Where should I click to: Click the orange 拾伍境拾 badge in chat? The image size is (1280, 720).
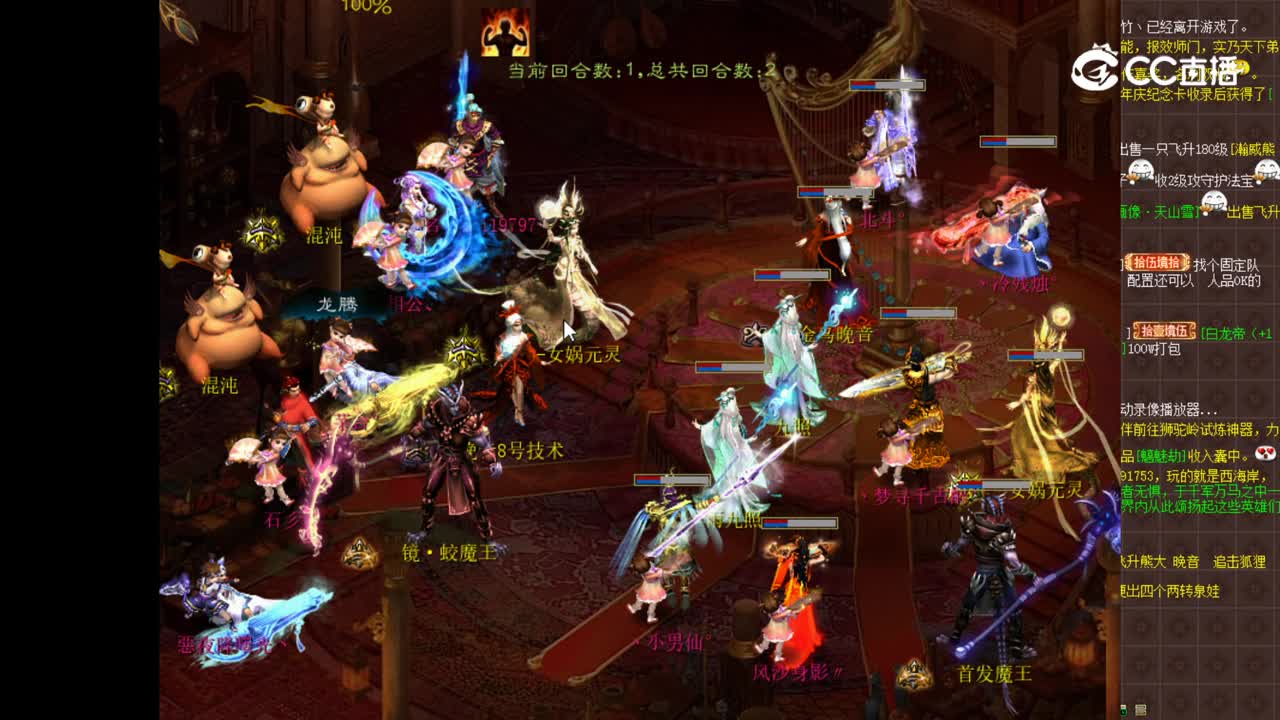tap(1155, 262)
